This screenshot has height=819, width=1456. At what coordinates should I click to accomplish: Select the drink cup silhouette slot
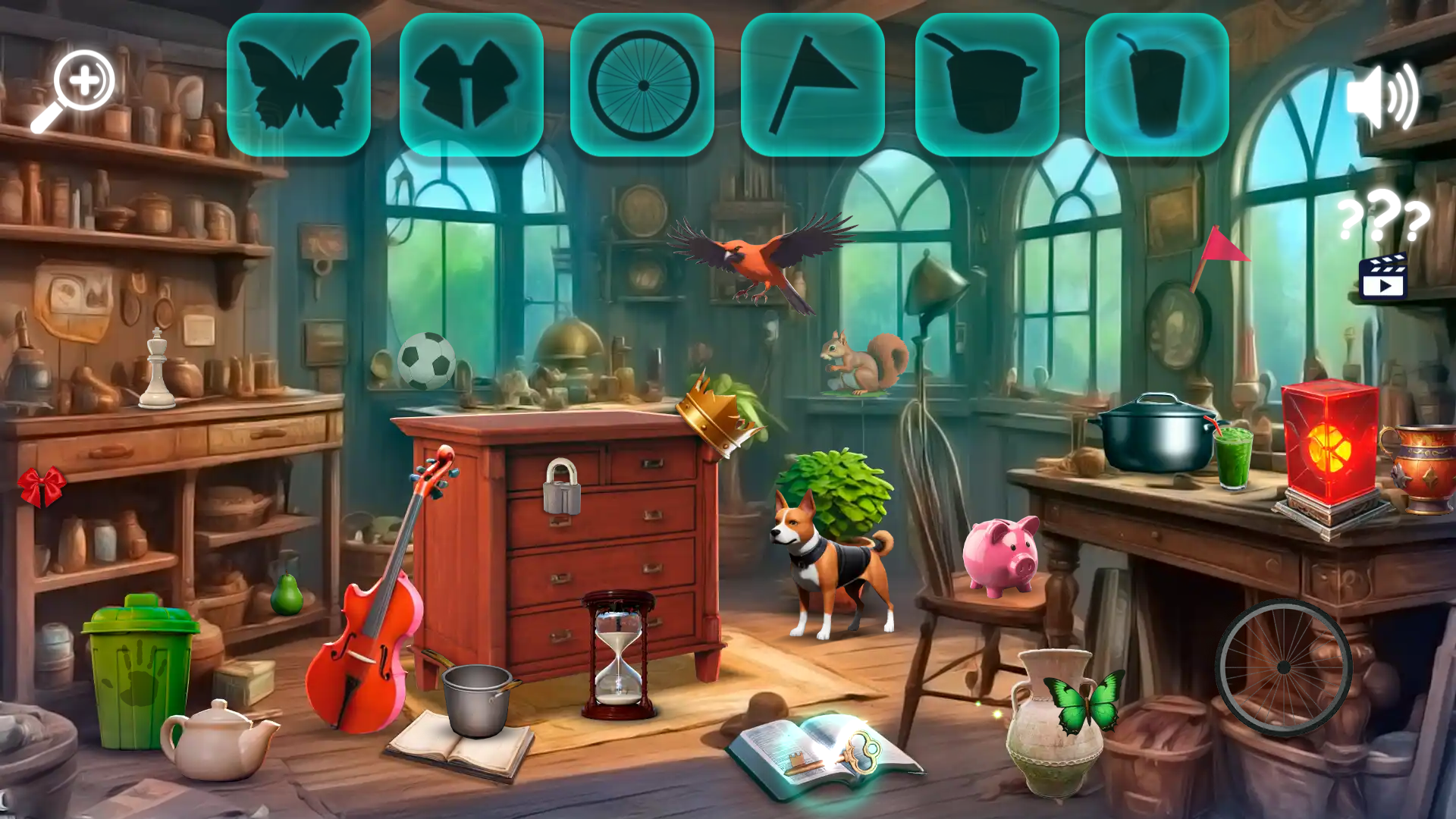1159,83
